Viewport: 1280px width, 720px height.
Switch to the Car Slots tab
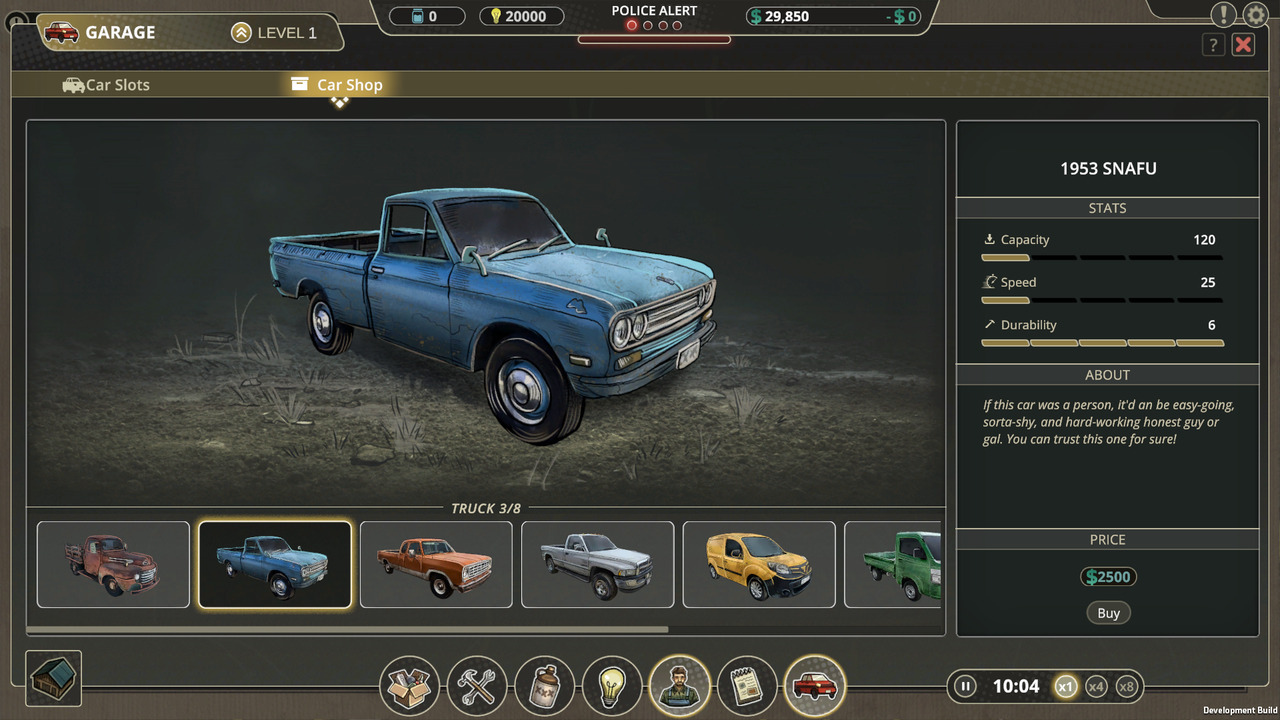106,85
